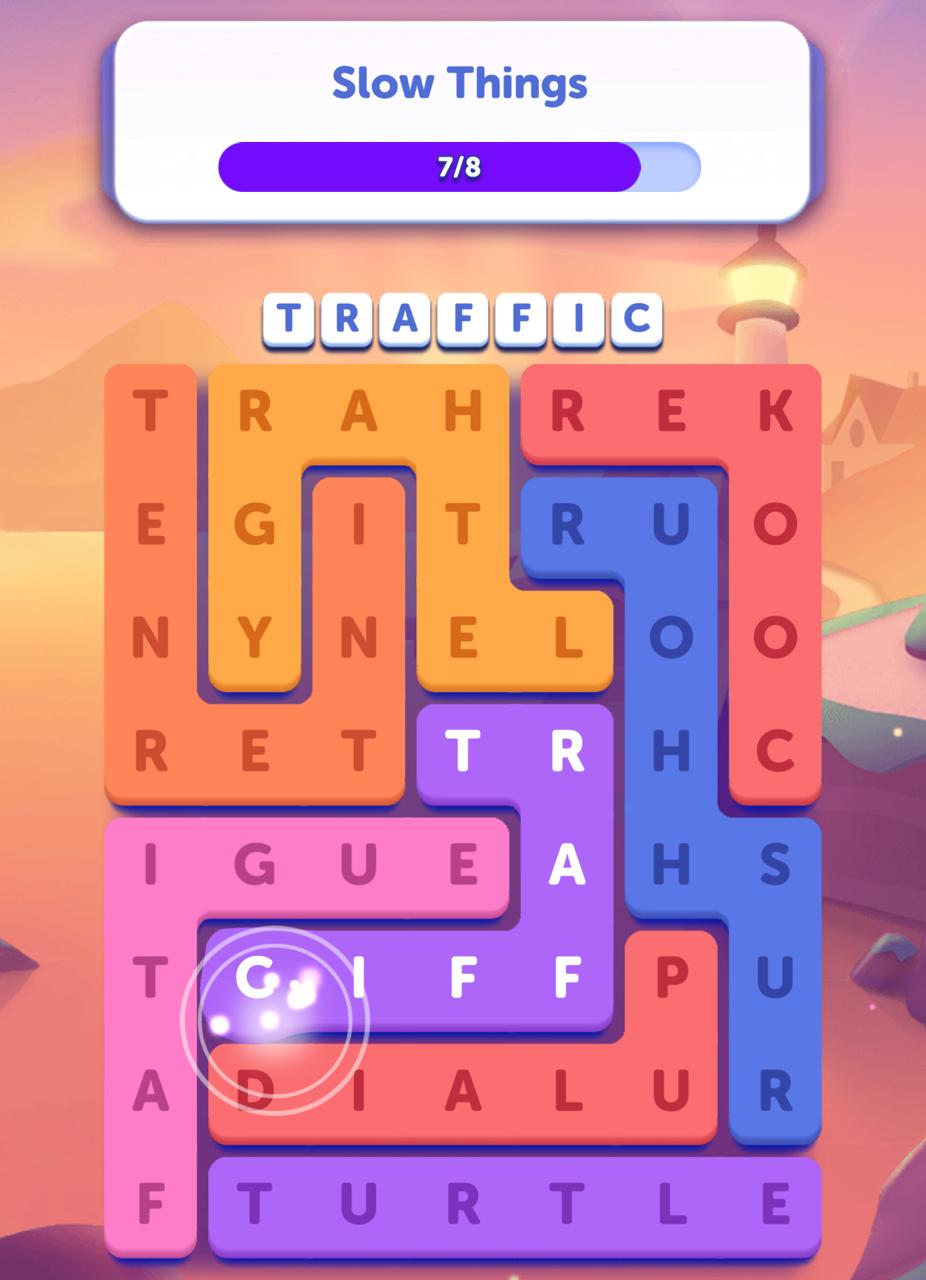Screen dimensions: 926x1280
Task: Tap the letter H in the light orange block
Action: click(463, 411)
